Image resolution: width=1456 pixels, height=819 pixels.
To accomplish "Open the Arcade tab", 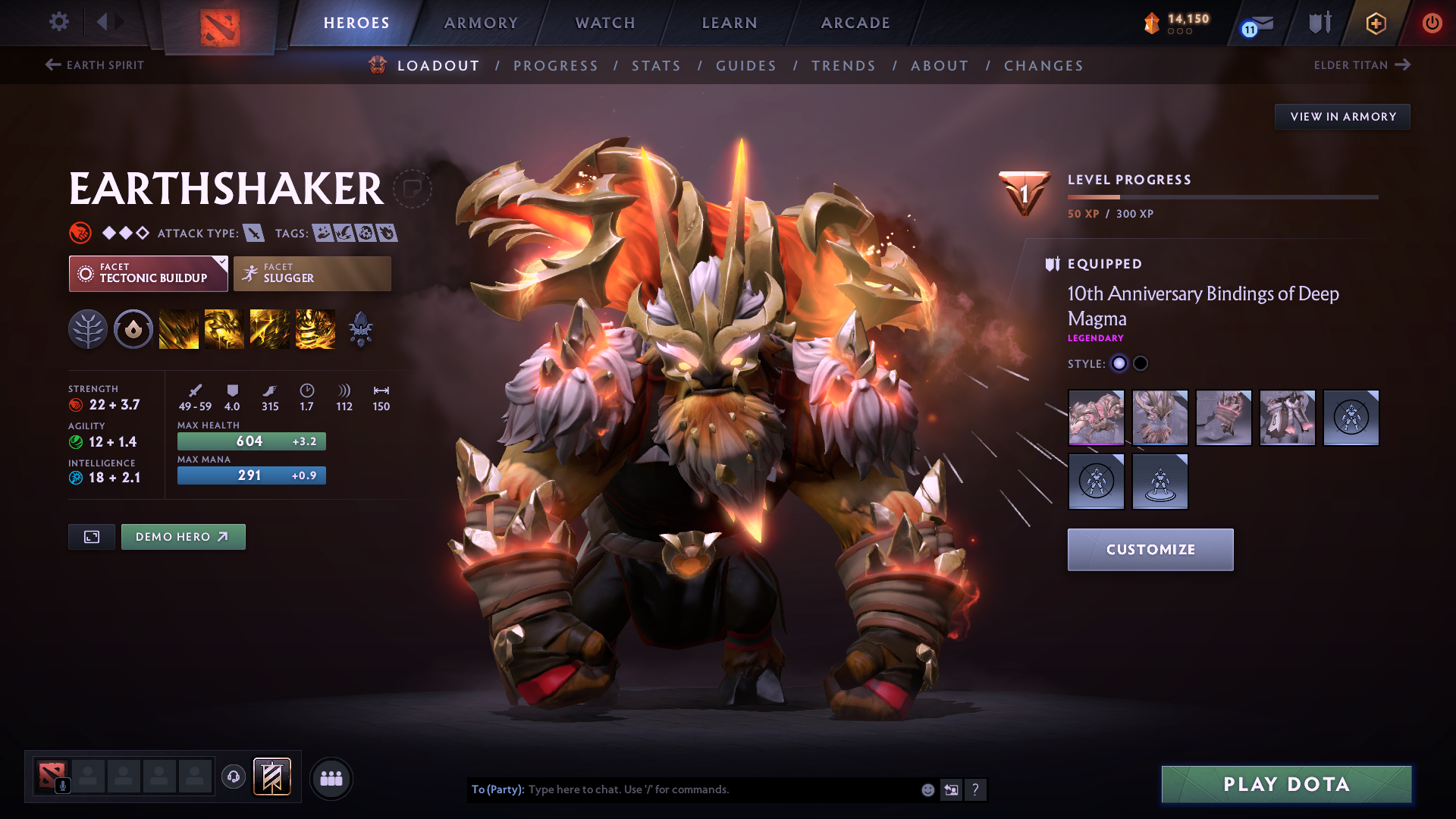I will coord(855,23).
